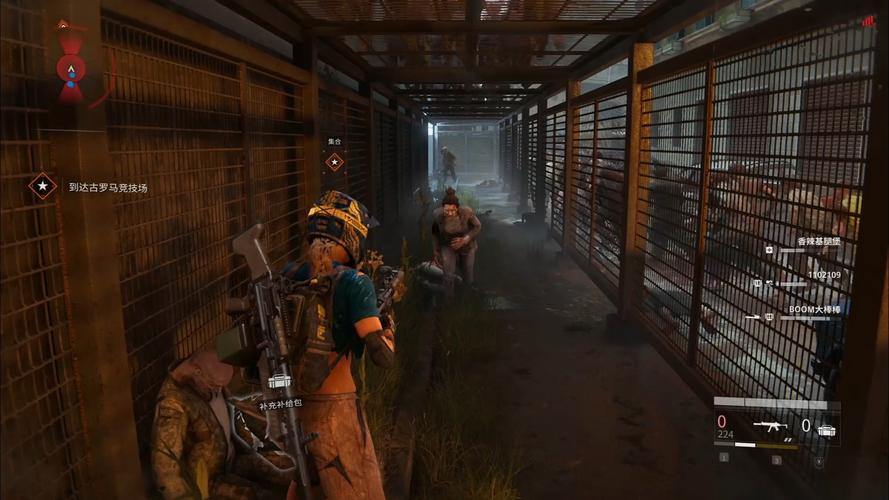Image resolution: width=889 pixels, height=500 pixels.
Task: Select teammate 1102109 in squad list
Action: [824, 274]
